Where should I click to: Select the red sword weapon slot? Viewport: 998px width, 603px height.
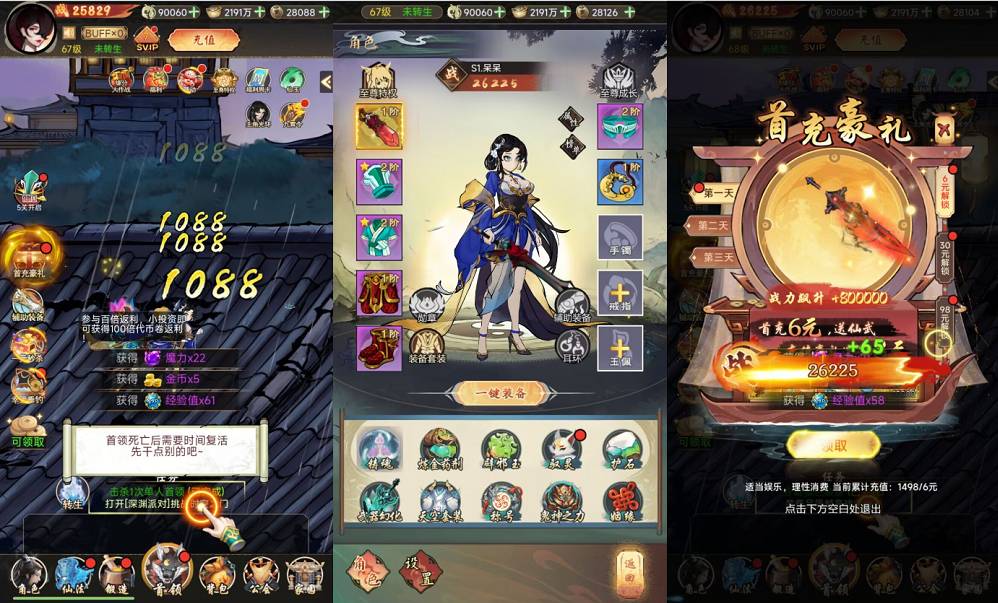tap(379, 127)
